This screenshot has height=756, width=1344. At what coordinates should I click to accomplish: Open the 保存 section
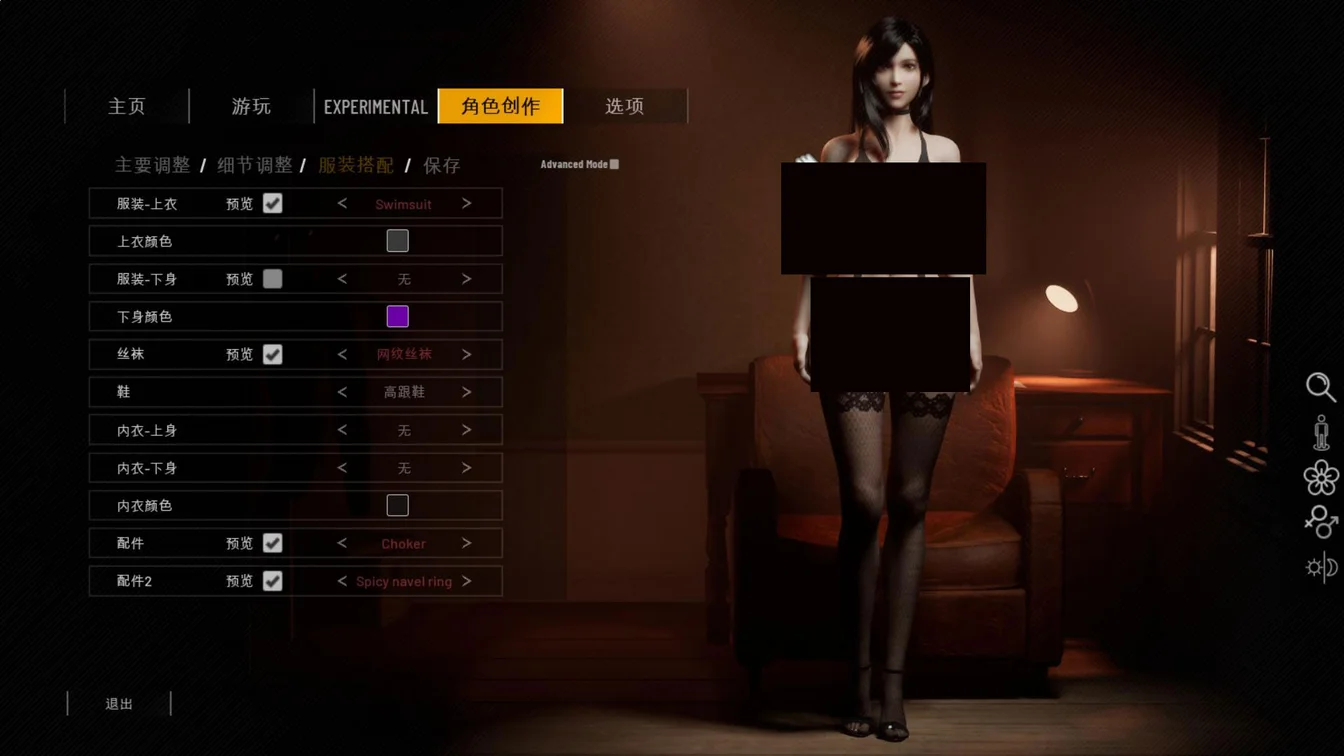click(441, 165)
